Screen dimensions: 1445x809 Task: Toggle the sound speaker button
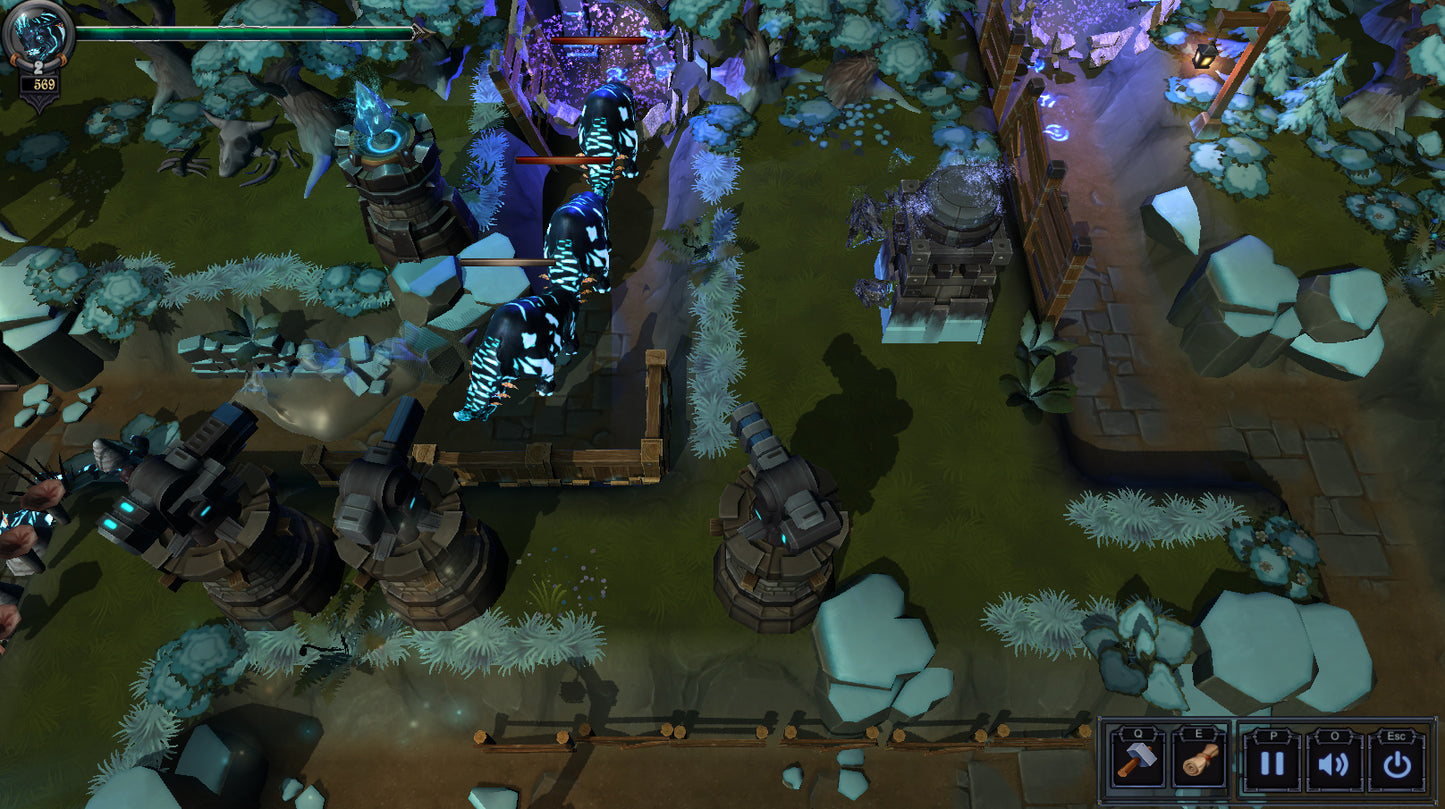(x=1334, y=764)
